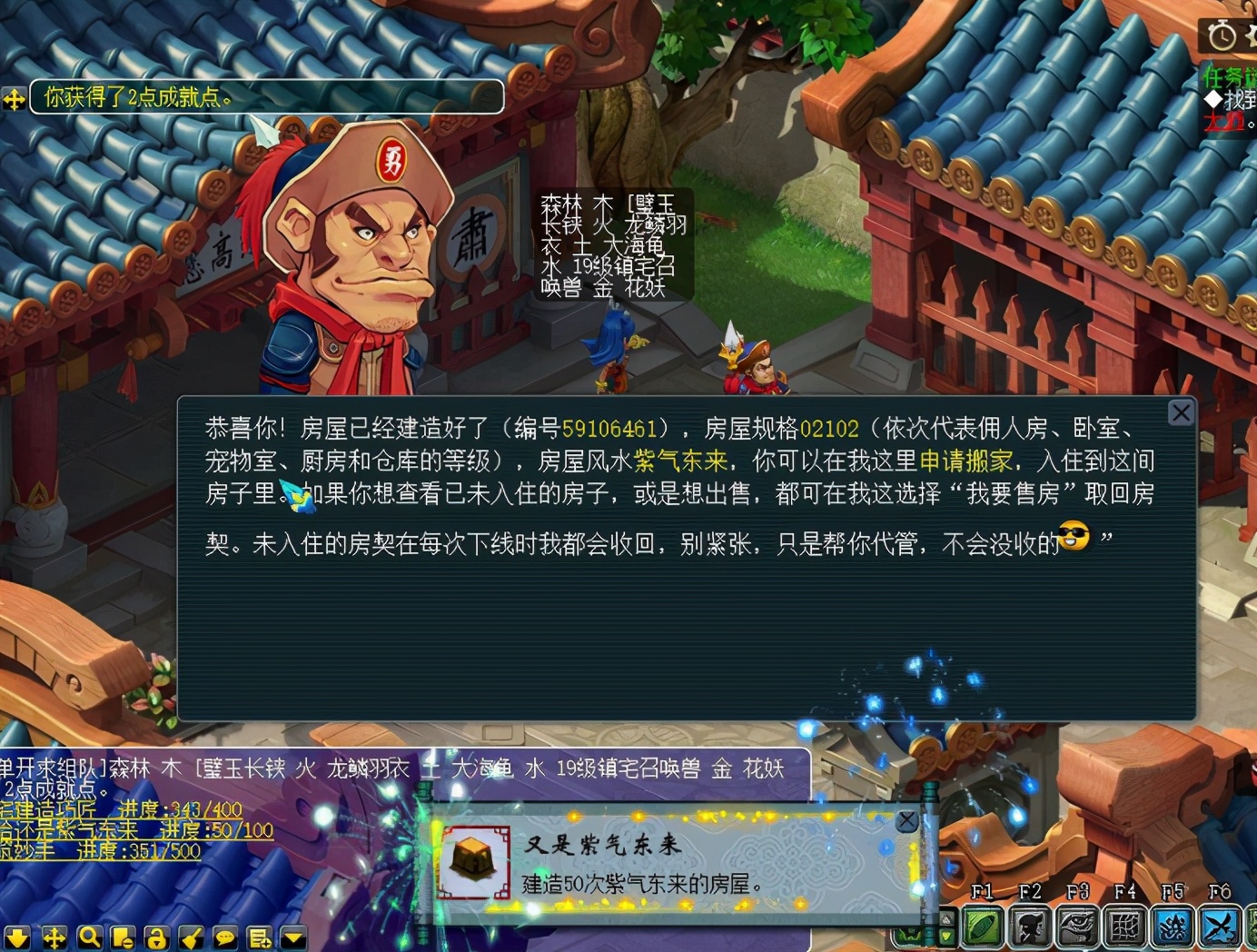This screenshot has width=1257, height=952.
Task: Open the chat bubble icon
Action: (x=225, y=936)
